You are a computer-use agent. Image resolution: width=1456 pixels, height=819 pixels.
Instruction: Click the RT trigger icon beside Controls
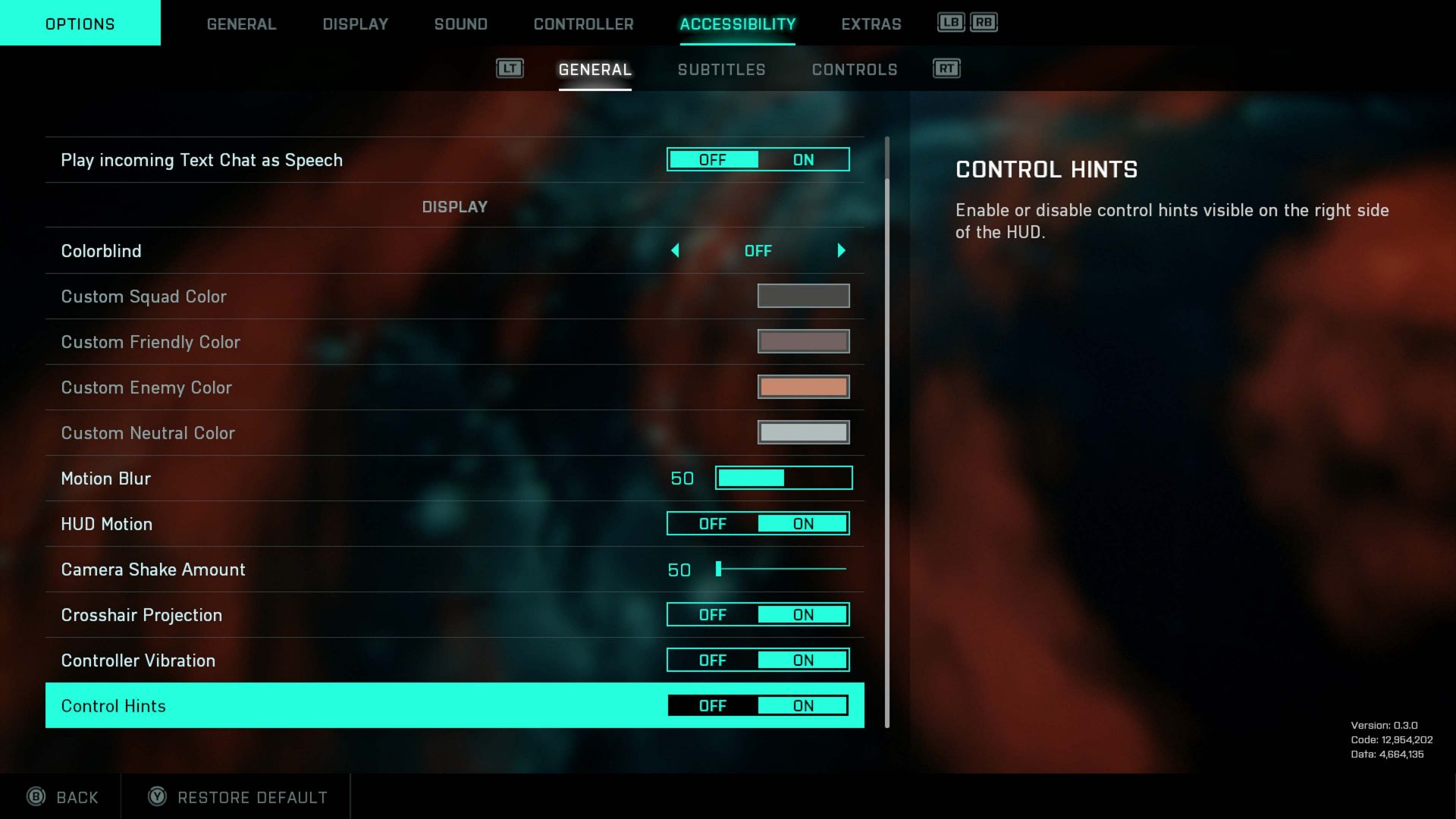coord(945,68)
